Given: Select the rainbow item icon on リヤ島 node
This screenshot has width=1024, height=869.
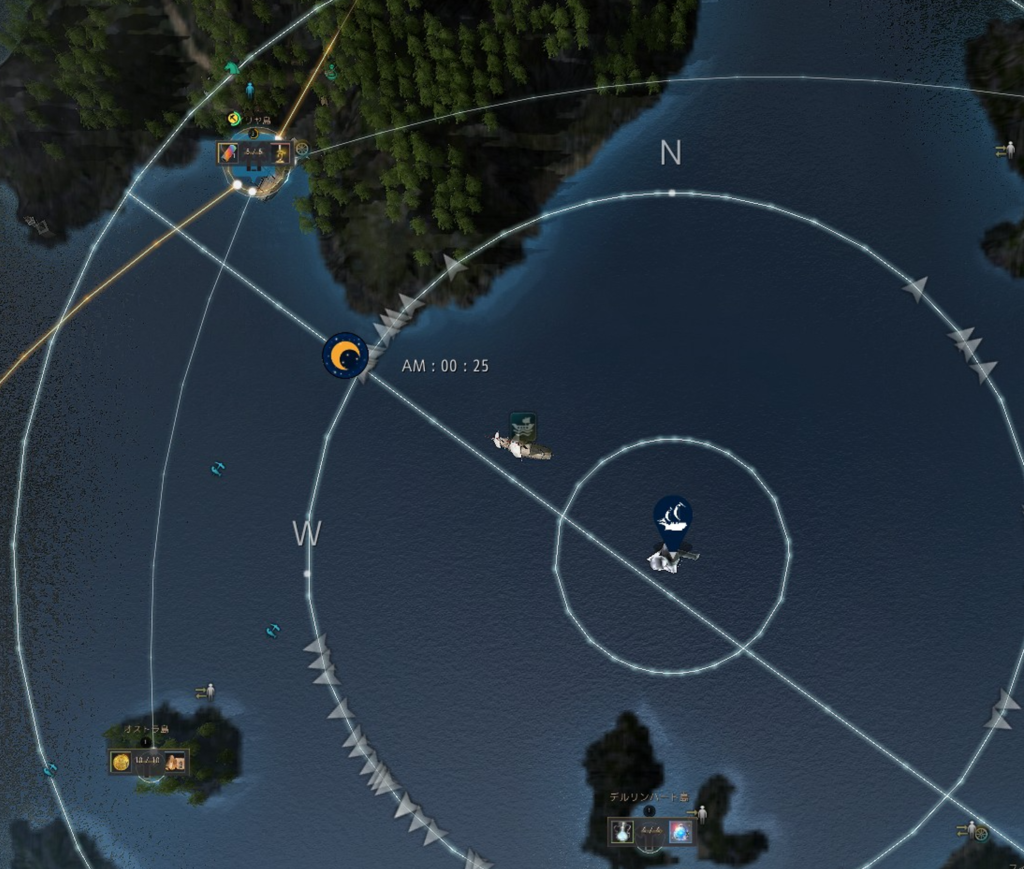Looking at the screenshot, I should coord(228,153).
